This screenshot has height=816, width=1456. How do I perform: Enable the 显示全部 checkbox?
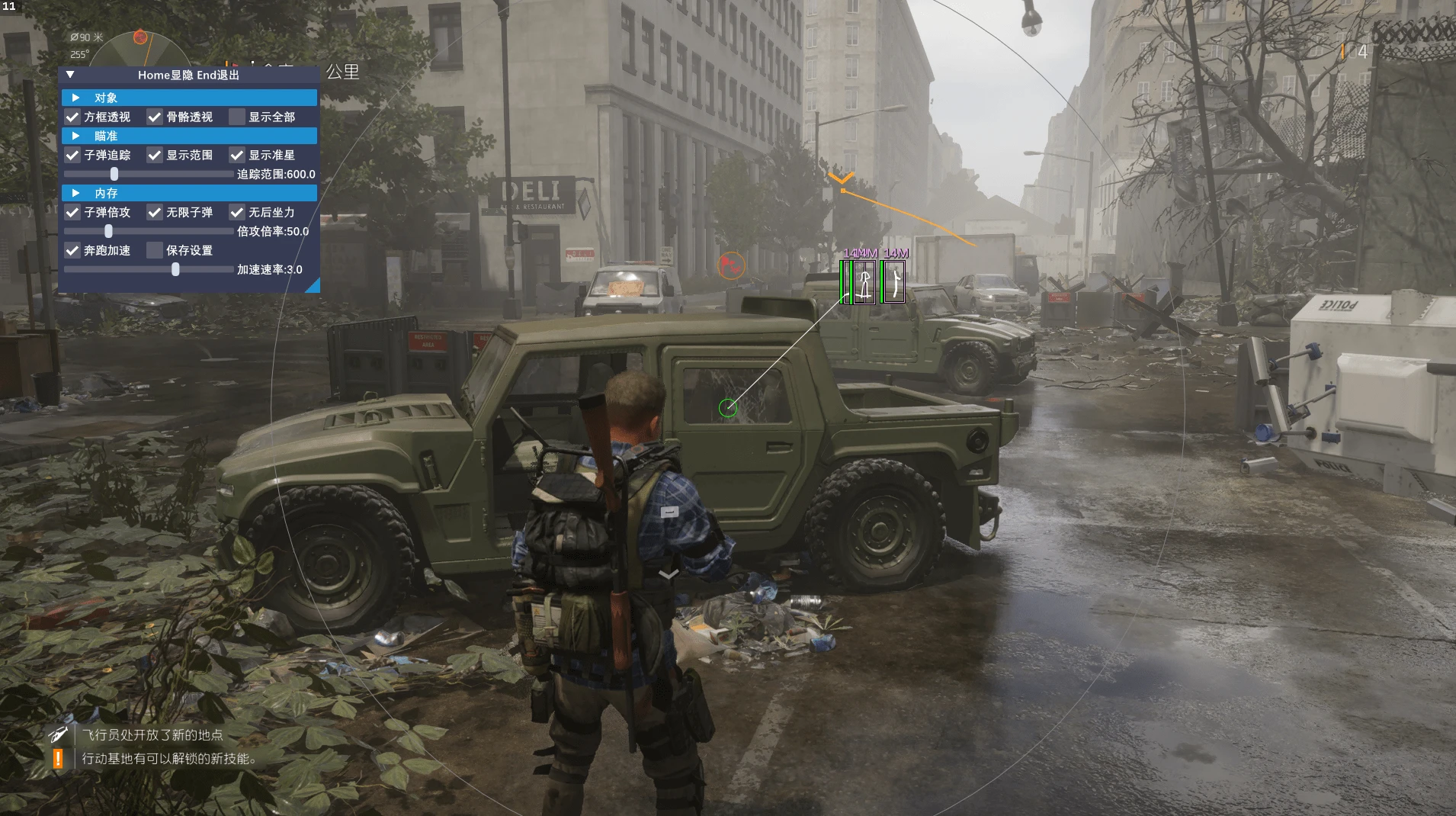237,117
